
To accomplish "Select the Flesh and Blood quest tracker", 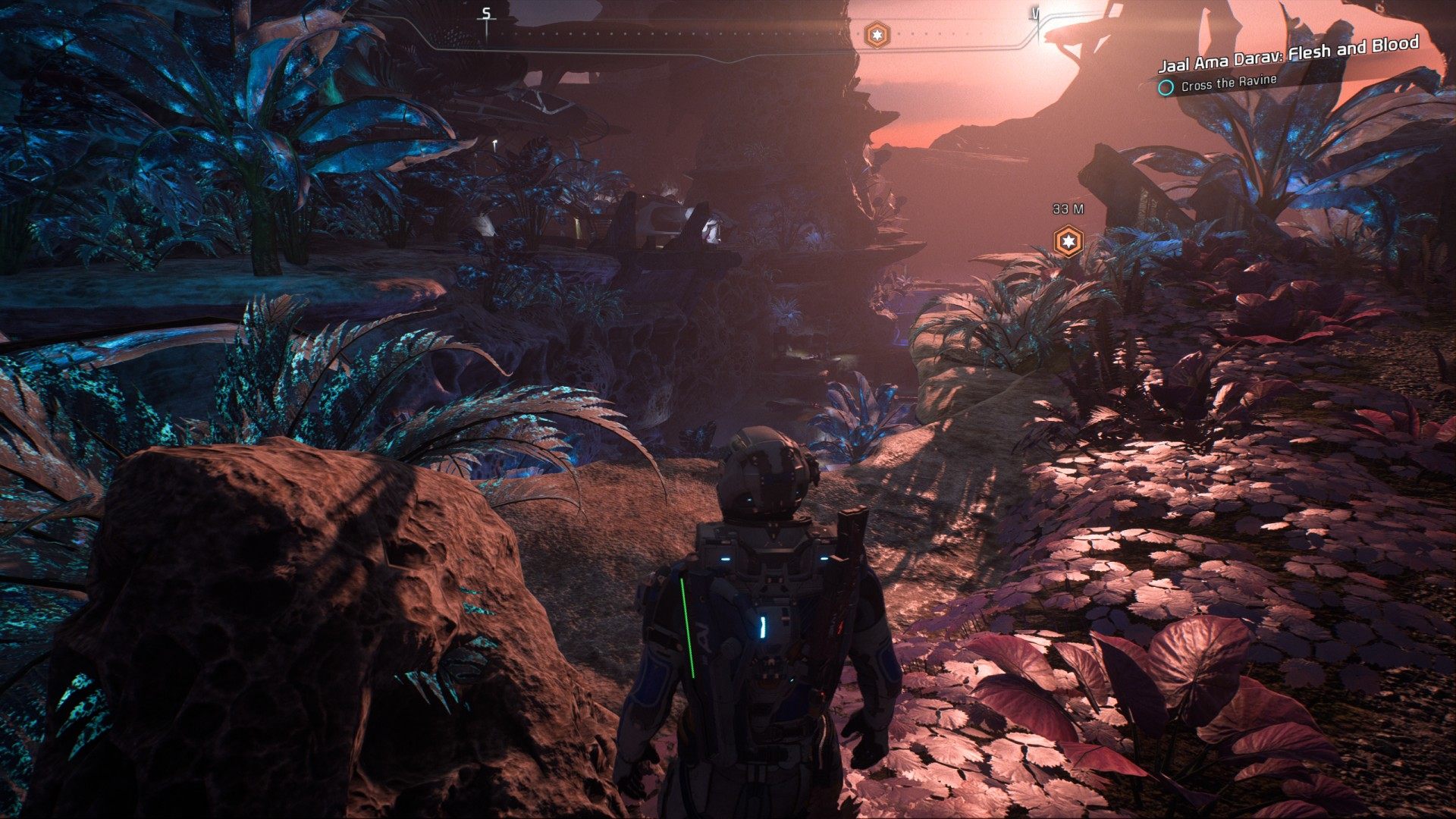I will point(1288,54).
